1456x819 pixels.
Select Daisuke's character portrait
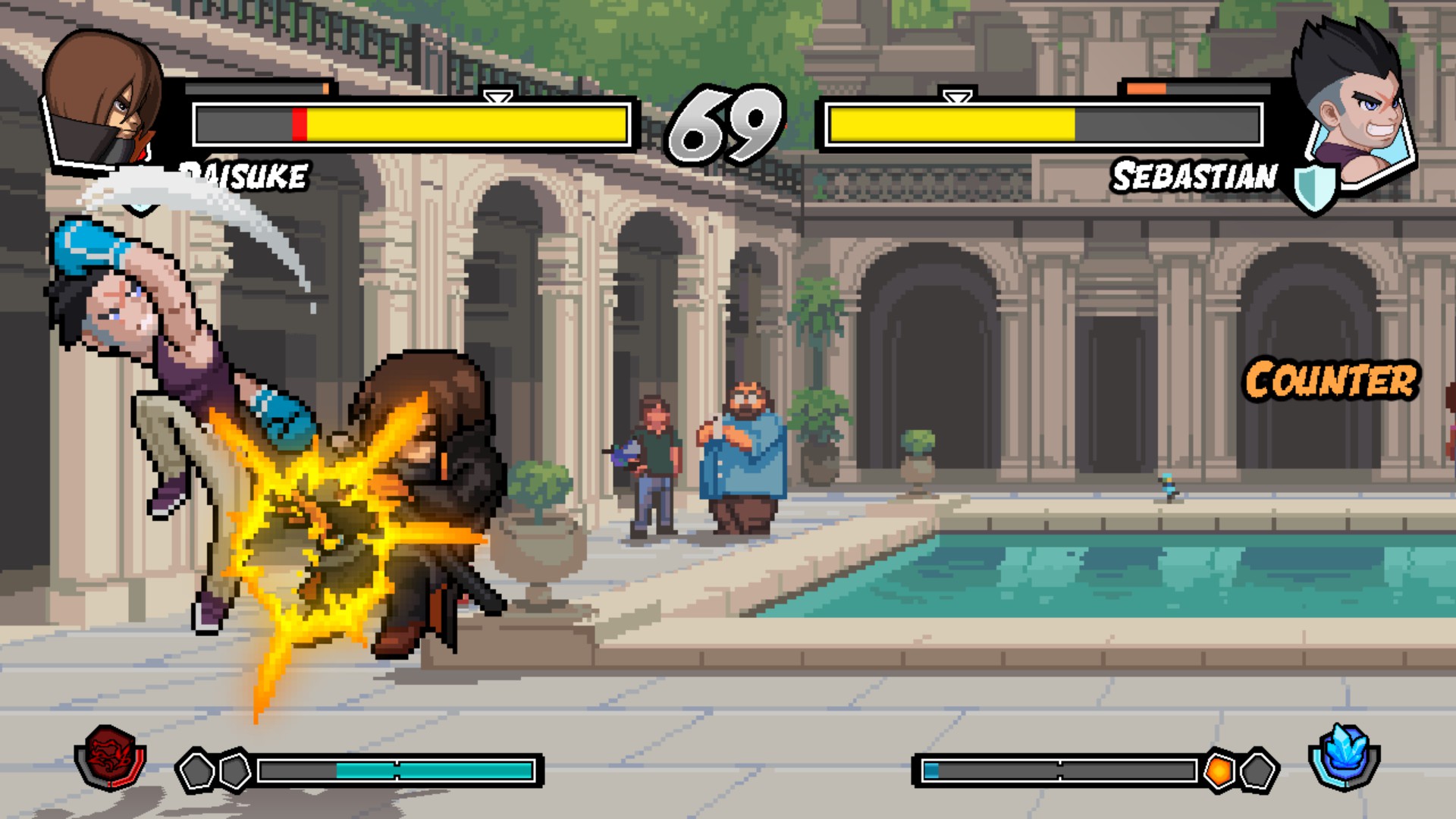pyautogui.click(x=102, y=99)
